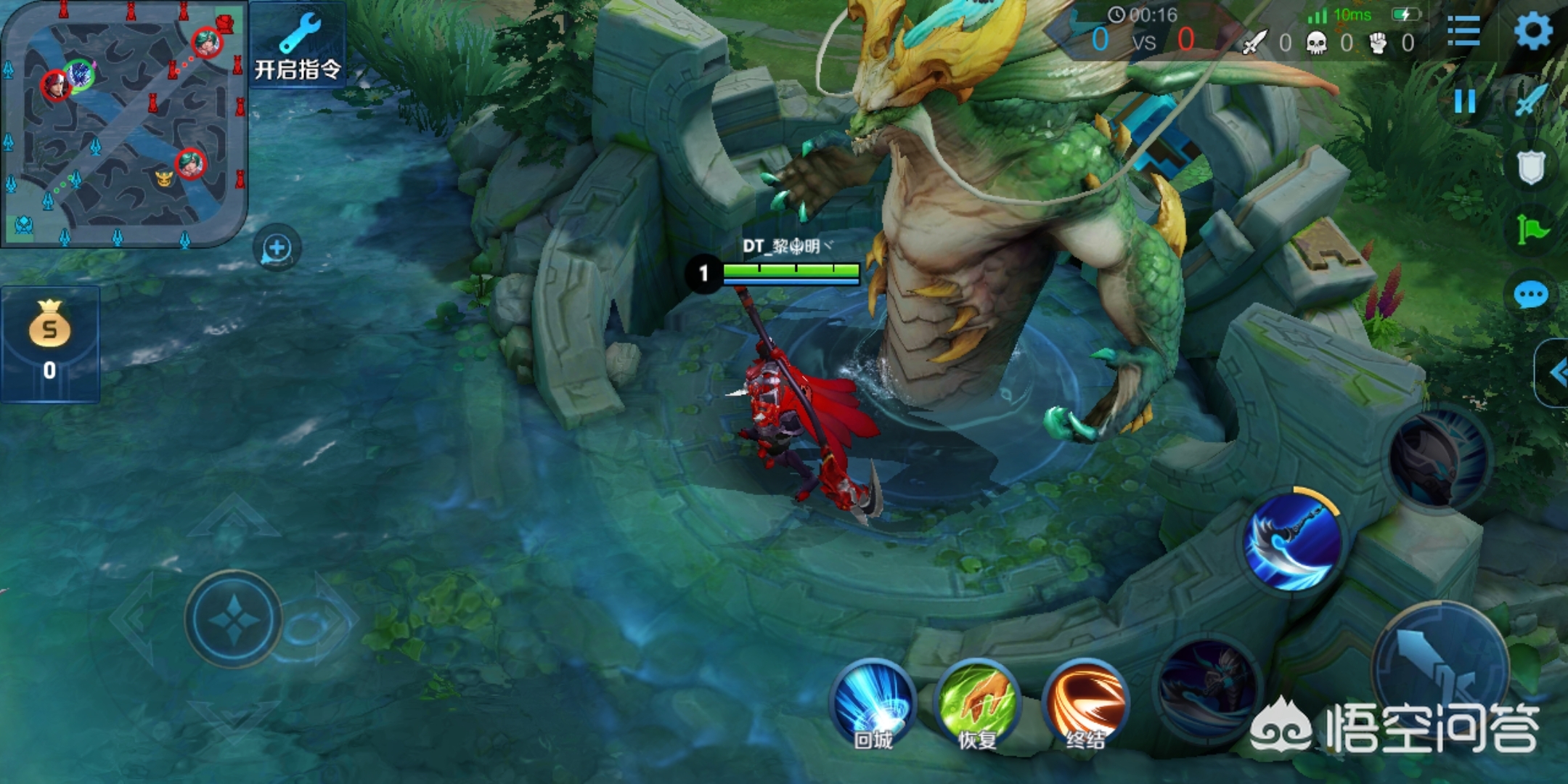1568x784 pixels.
Task: Click the shield signal icon
Action: tap(1530, 167)
